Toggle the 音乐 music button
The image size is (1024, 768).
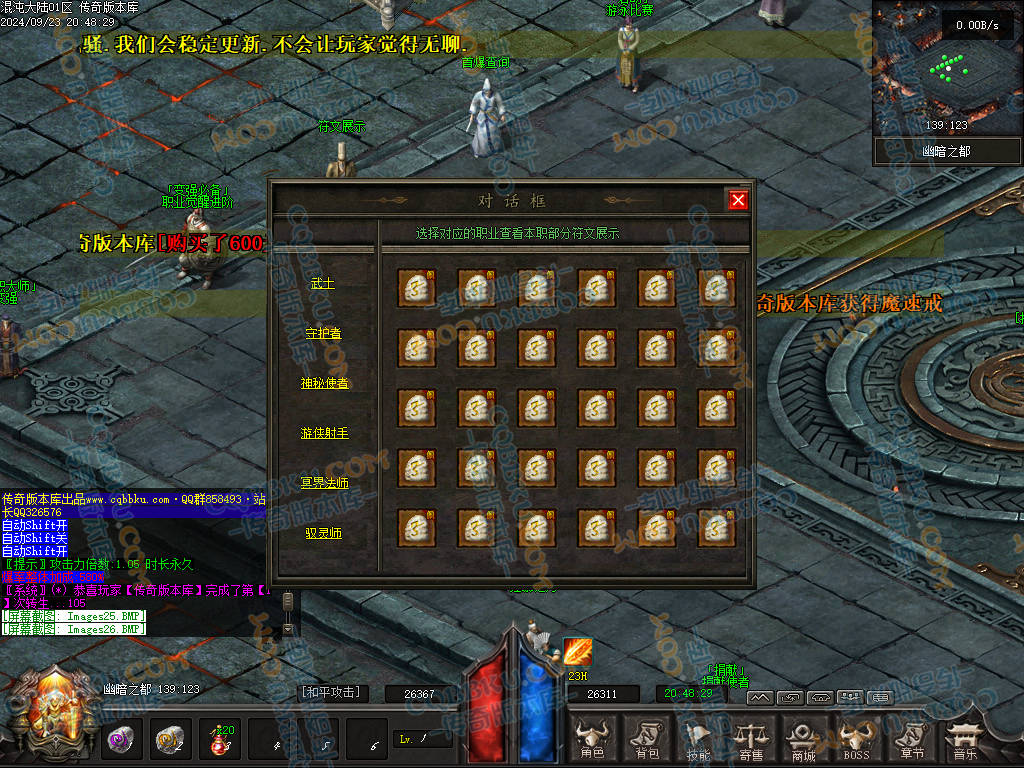(964, 740)
